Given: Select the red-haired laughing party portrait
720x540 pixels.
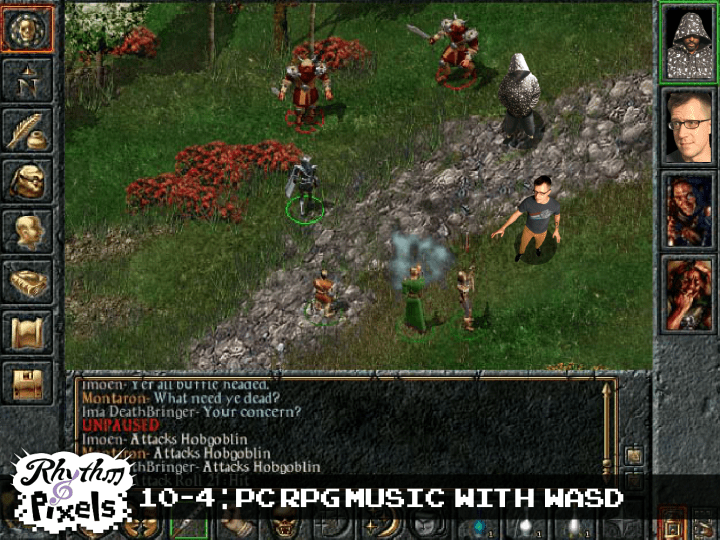Looking at the screenshot, I should pos(687,293).
